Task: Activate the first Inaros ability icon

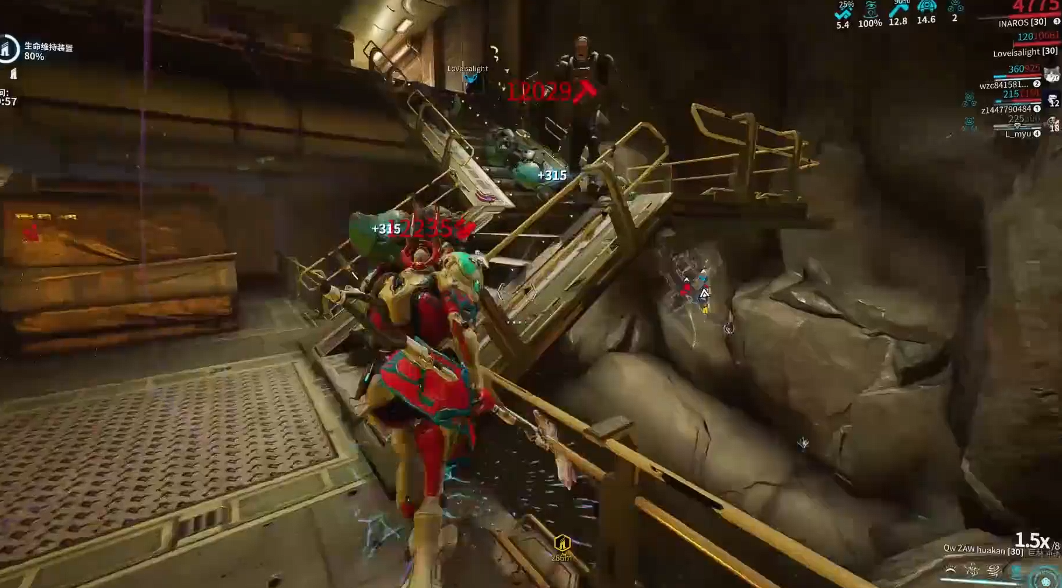Action: coord(951,572)
